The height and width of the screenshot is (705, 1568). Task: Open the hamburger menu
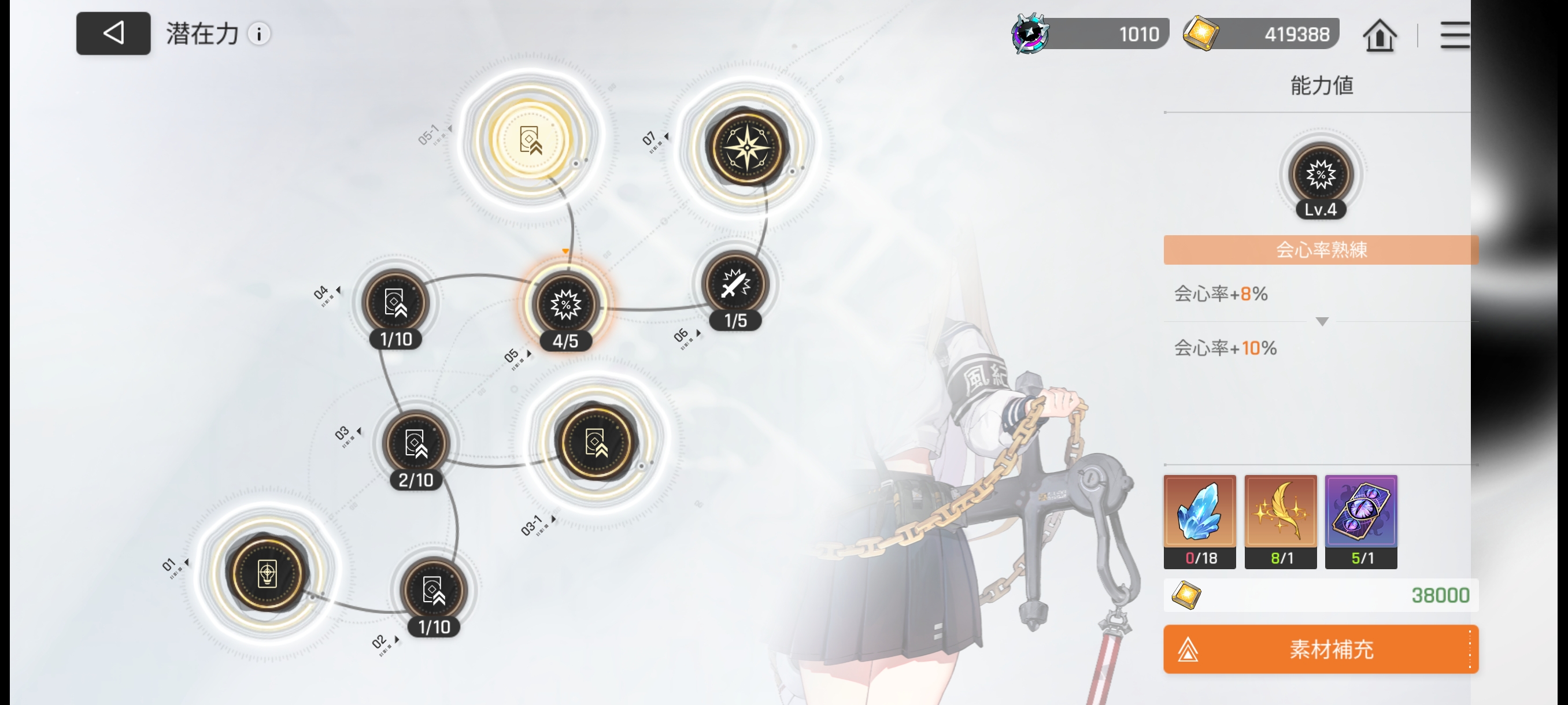tap(1455, 35)
